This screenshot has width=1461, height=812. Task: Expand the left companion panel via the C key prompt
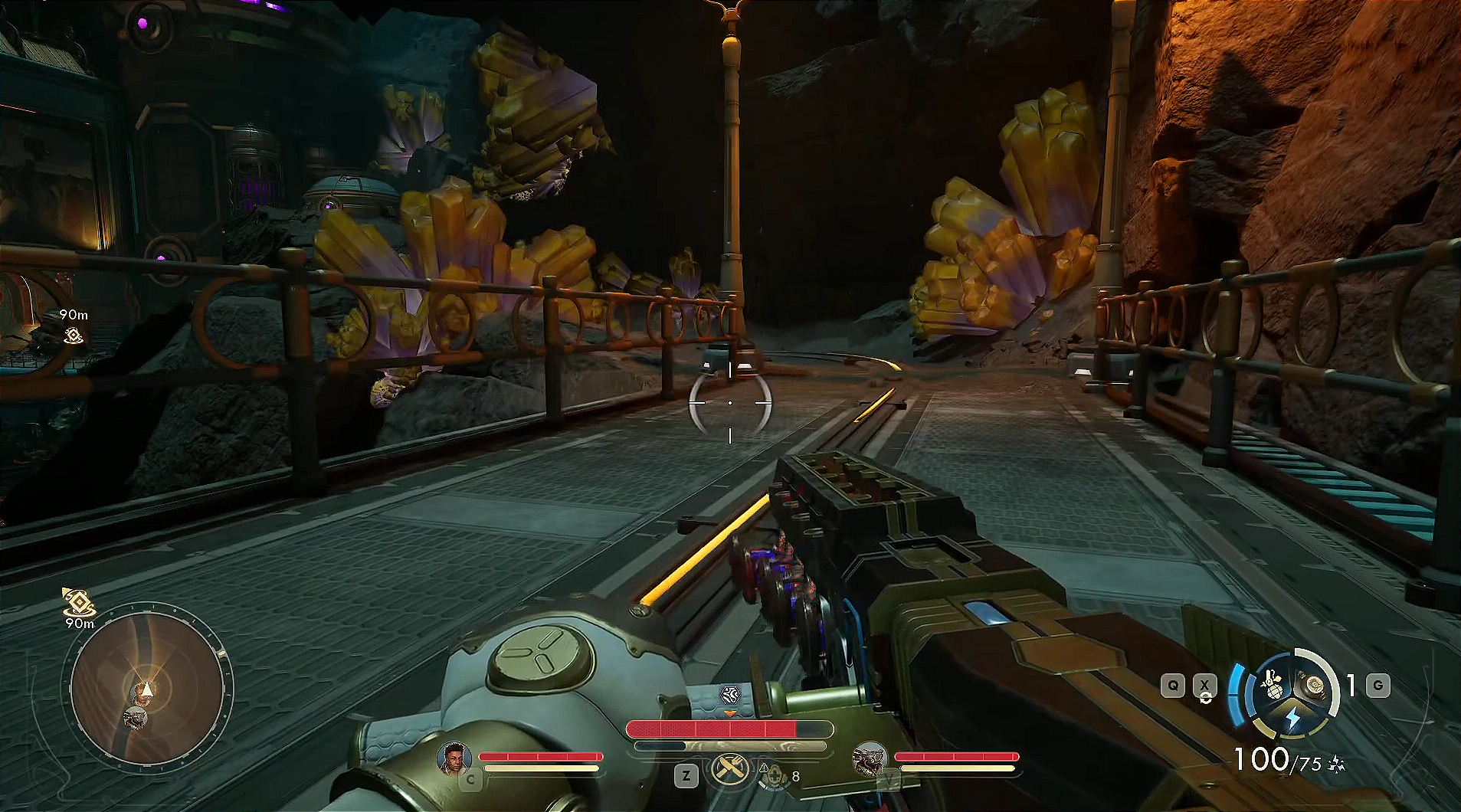(x=471, y=778)
